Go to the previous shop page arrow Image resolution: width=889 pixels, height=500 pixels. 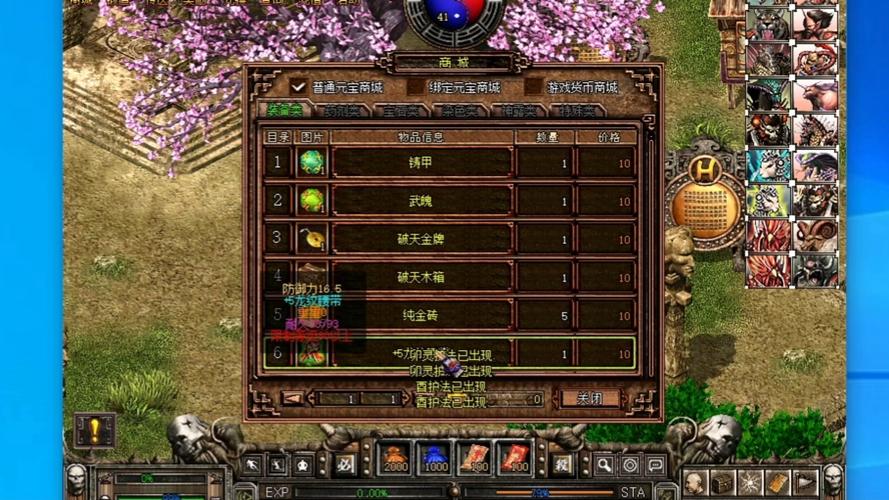[x=293, y=398]
